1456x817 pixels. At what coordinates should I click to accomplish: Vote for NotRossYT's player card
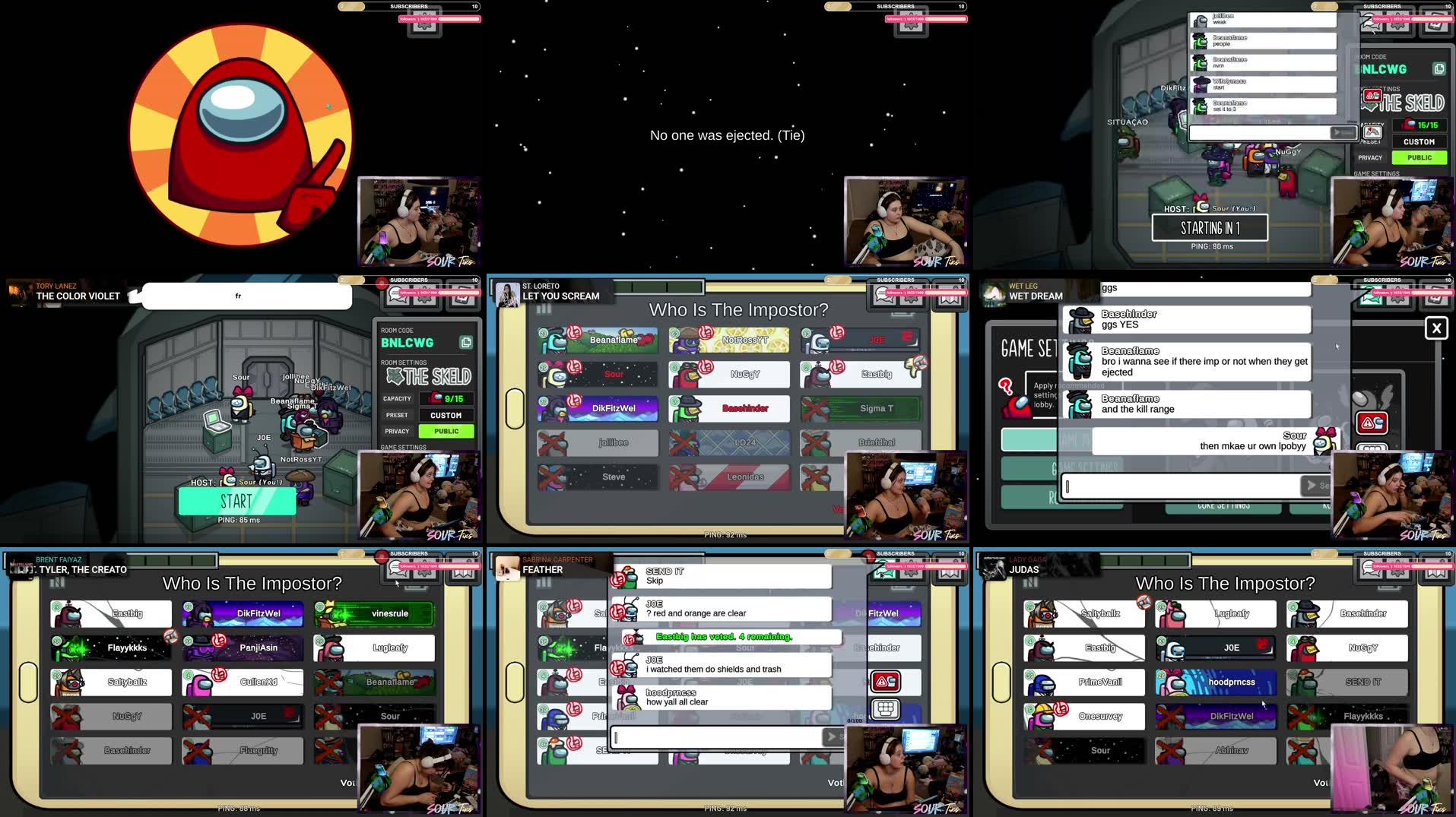click(x=728, y=340)
